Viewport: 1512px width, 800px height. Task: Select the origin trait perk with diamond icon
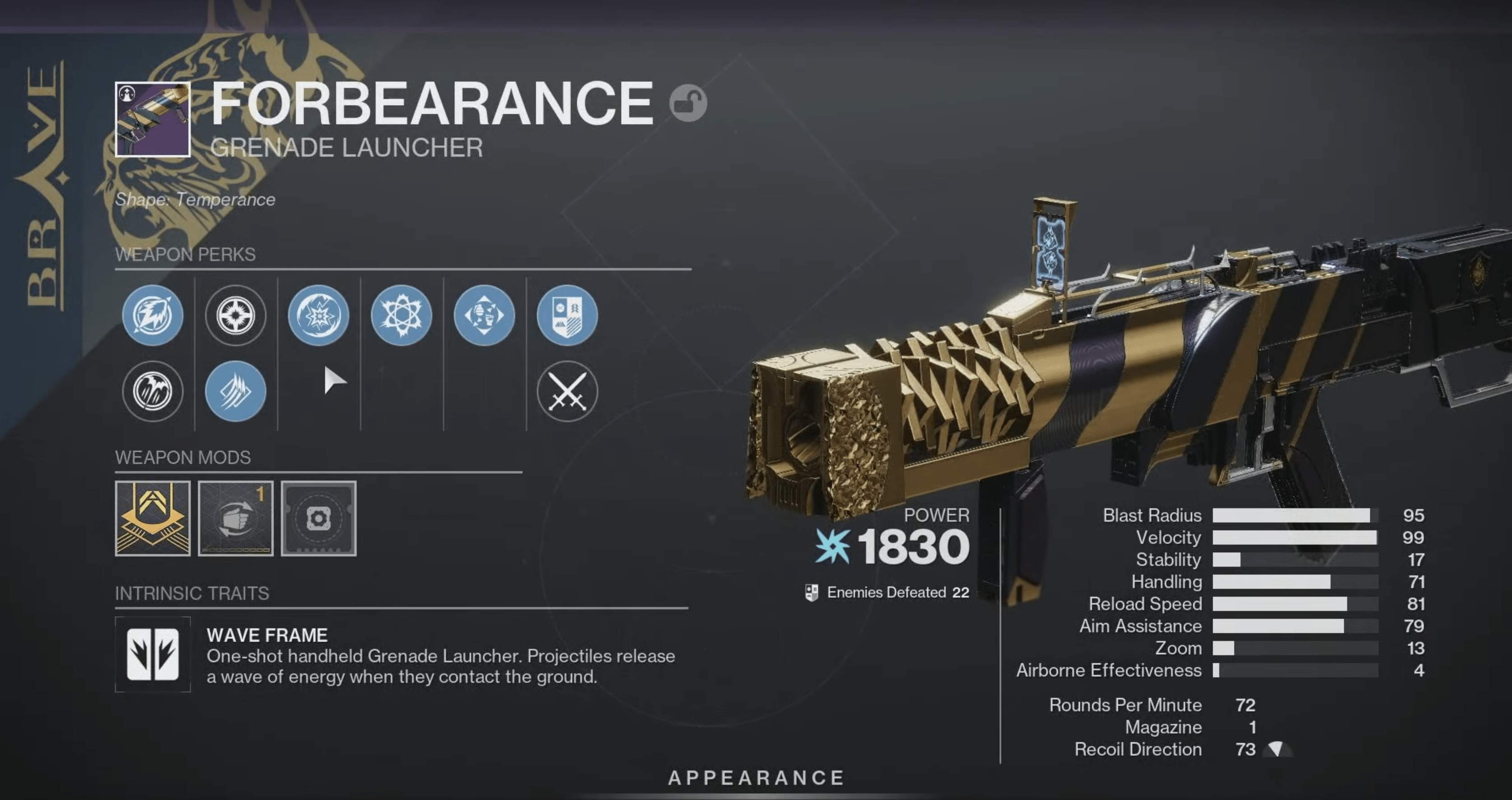[484, 315]
